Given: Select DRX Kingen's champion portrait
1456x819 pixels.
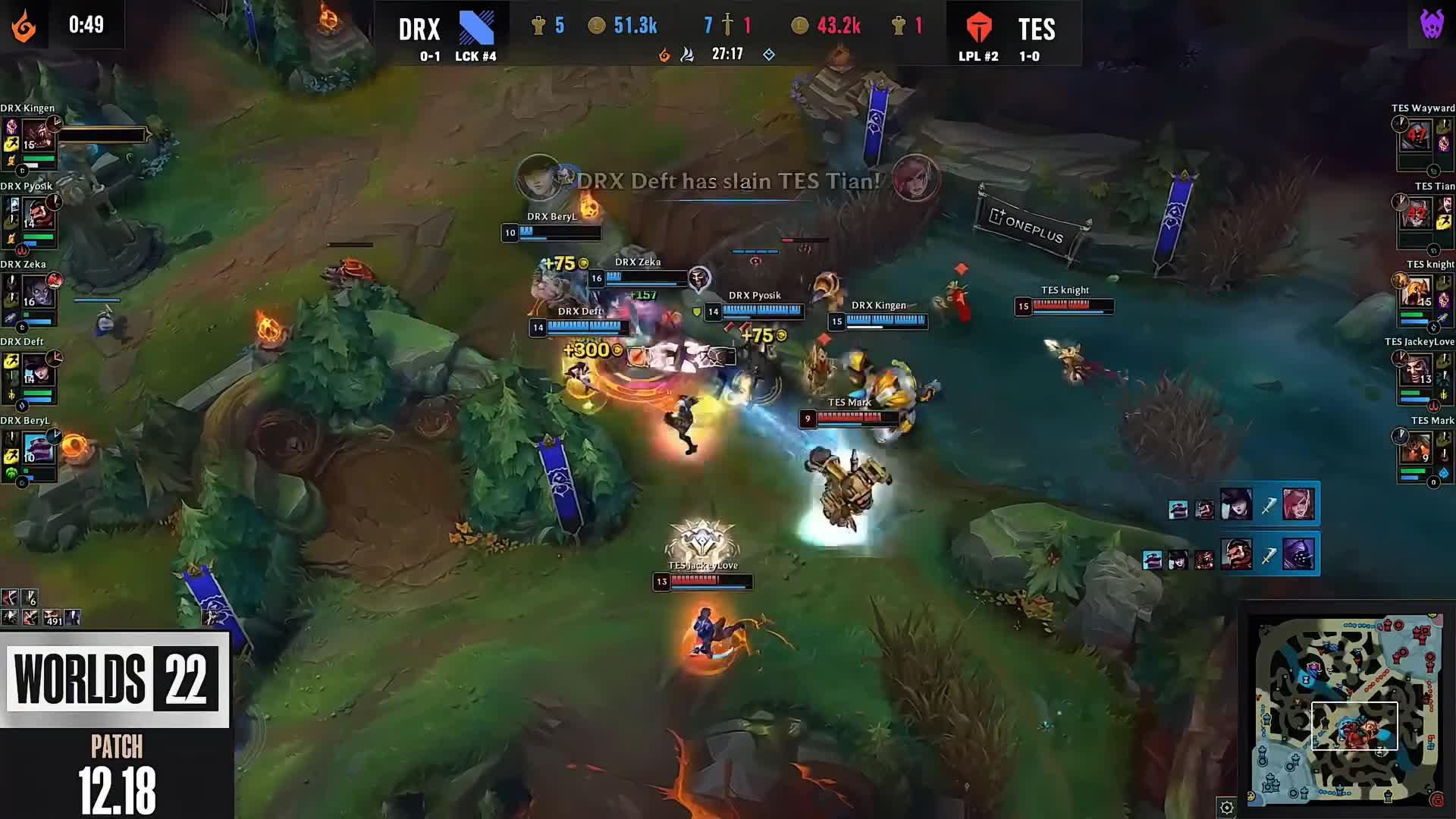Looking at the screenshot, I should (38, 136).
